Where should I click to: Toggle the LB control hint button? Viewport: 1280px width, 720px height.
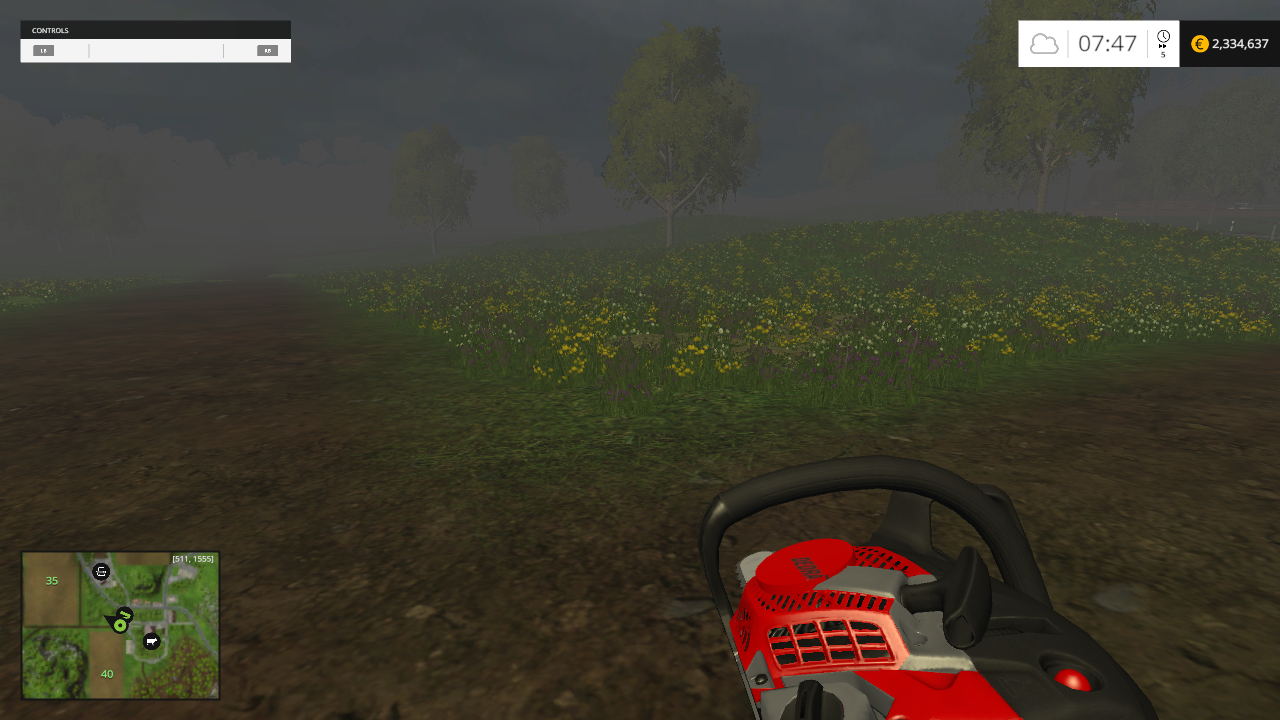43,50
